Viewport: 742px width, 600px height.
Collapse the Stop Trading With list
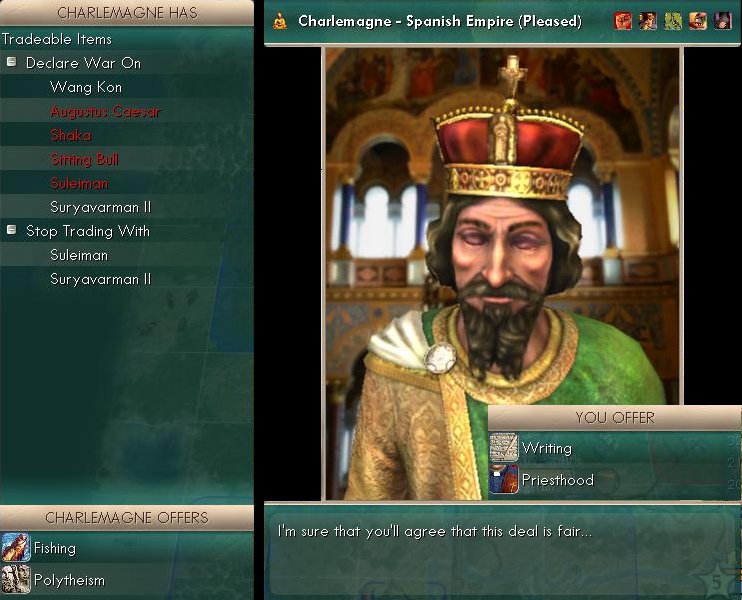12,231
